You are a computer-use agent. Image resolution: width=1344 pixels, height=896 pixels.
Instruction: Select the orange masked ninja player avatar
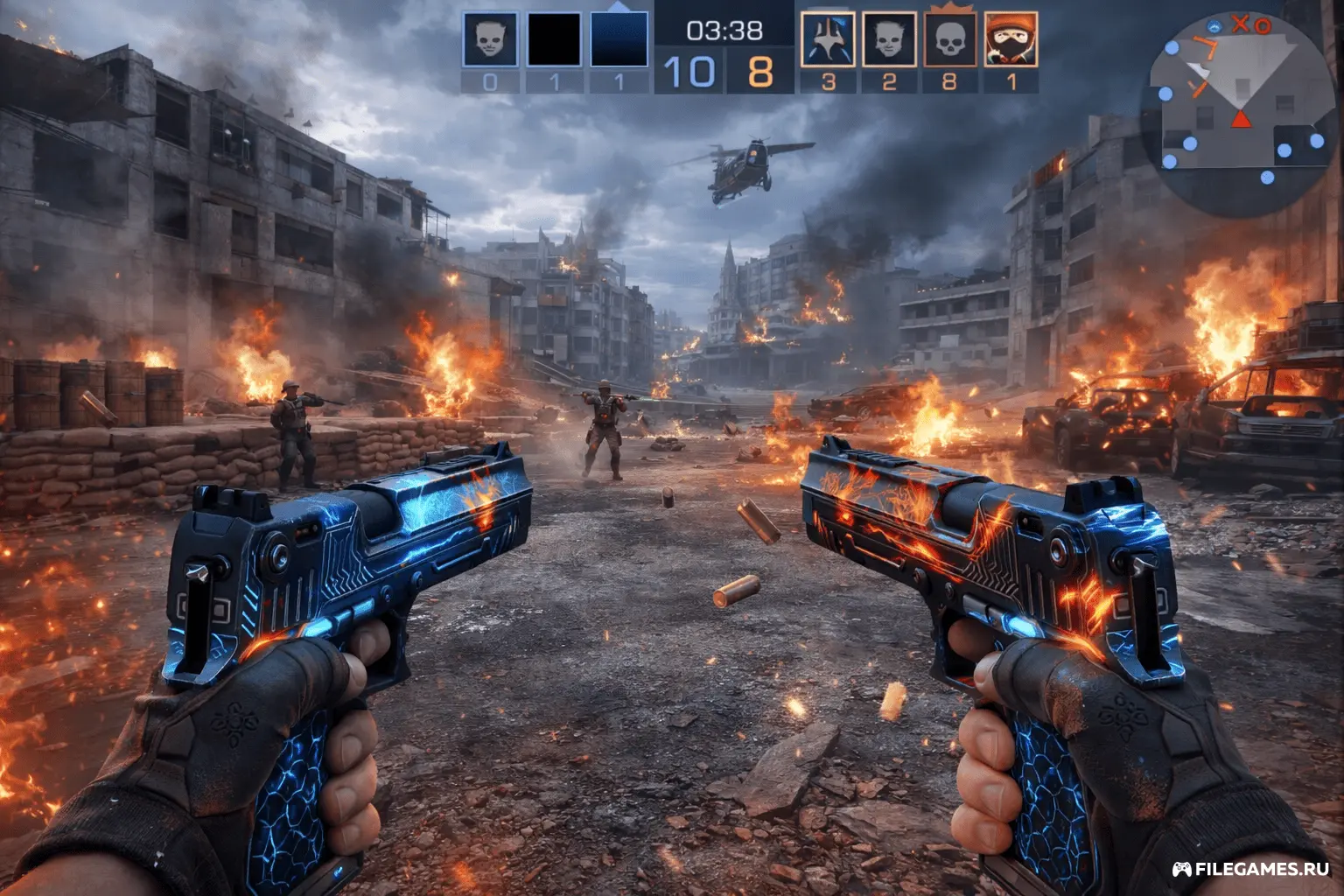pos(1011,39)
